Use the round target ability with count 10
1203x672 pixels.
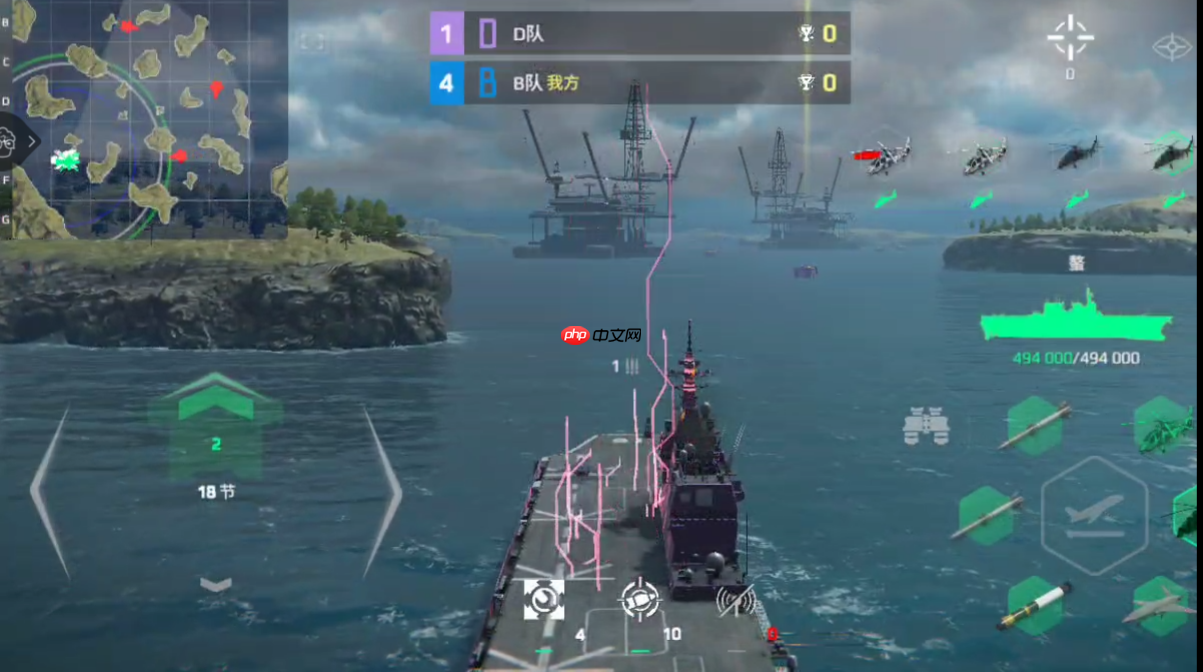[x=640, y=599]
